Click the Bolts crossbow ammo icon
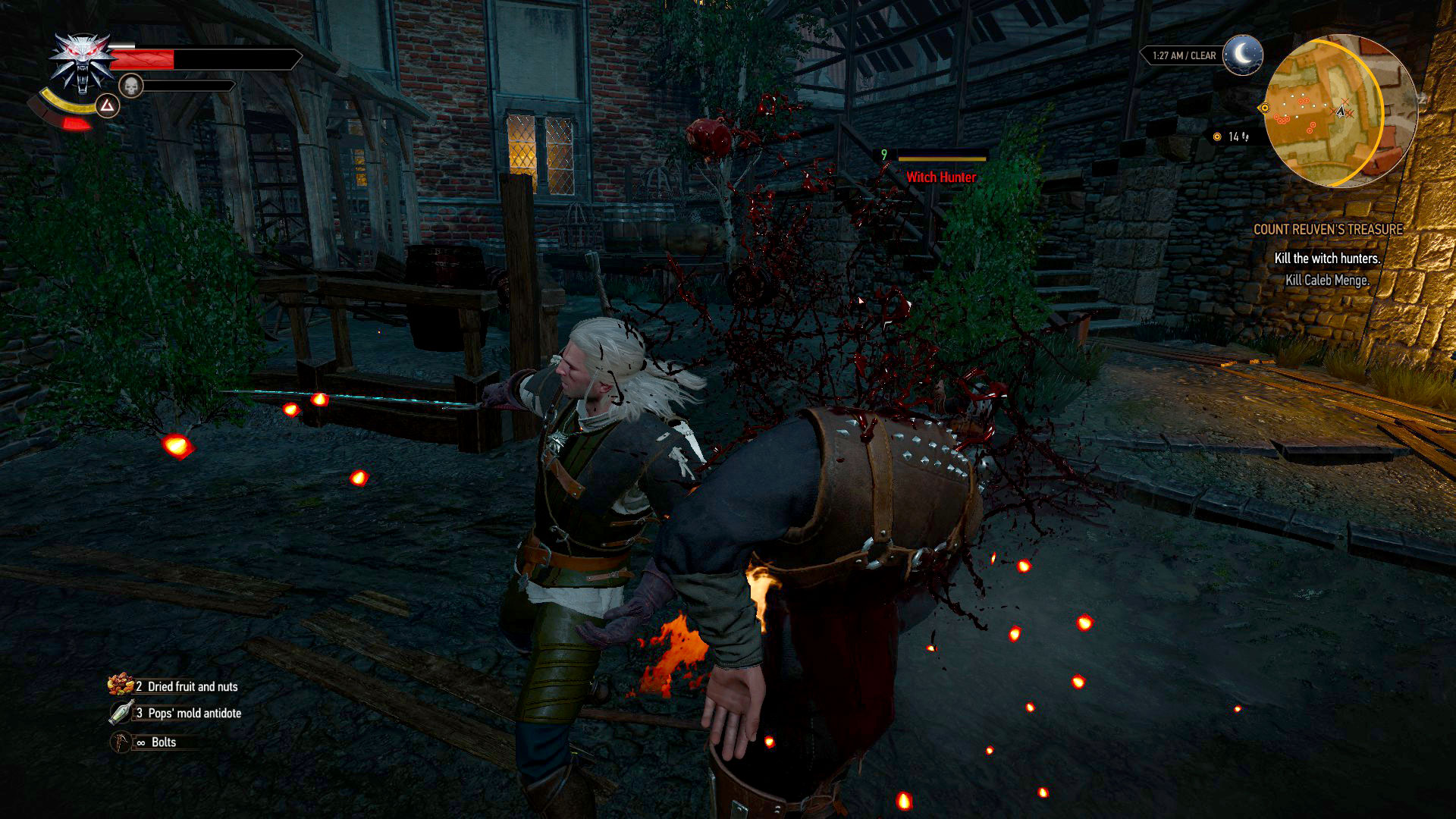Image resolution: width=1456 pixels, height=819 pixels. pyautogui.click(x=119, y=742)
